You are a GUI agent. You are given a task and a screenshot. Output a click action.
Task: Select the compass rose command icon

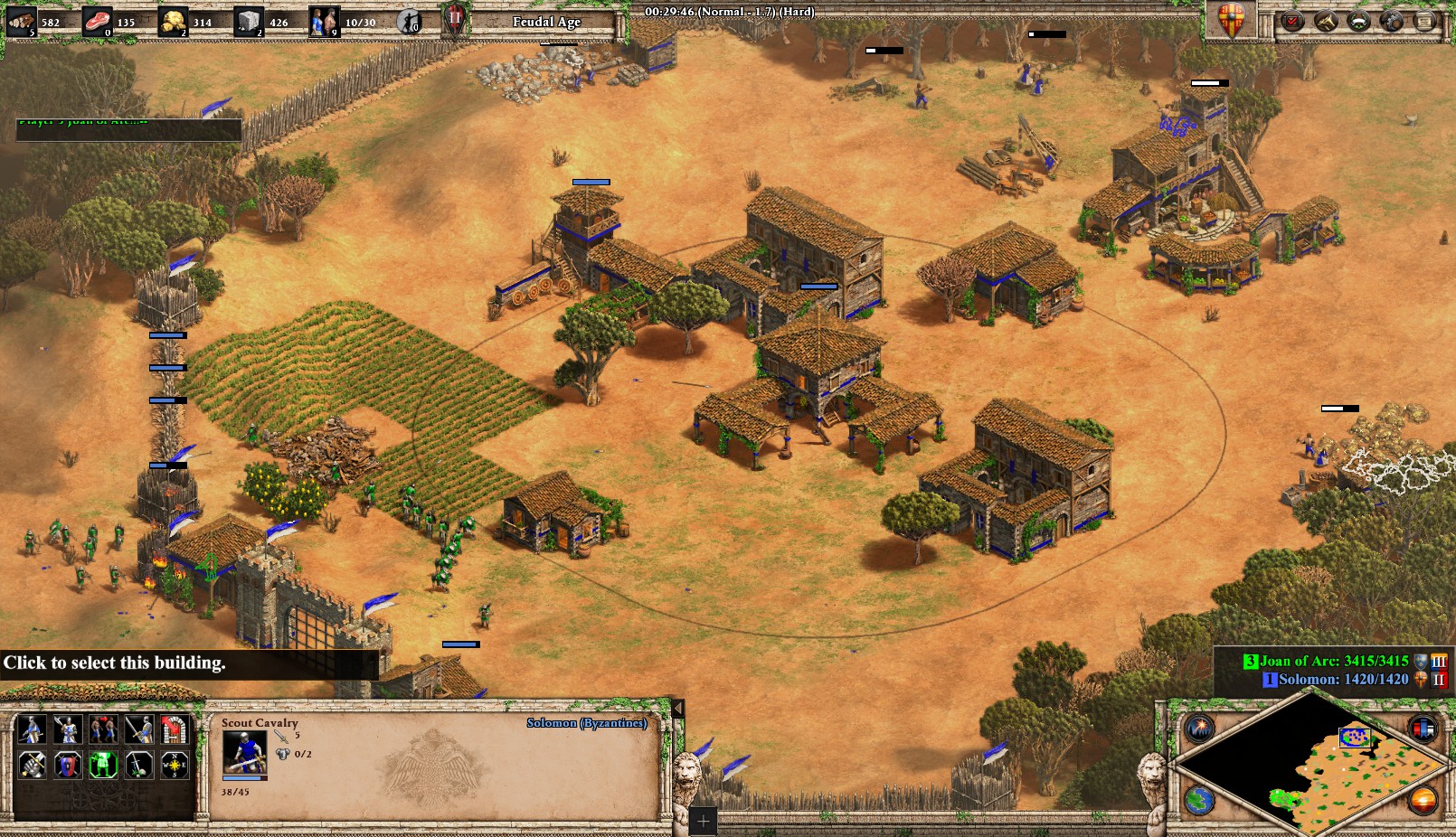[174, 766]
